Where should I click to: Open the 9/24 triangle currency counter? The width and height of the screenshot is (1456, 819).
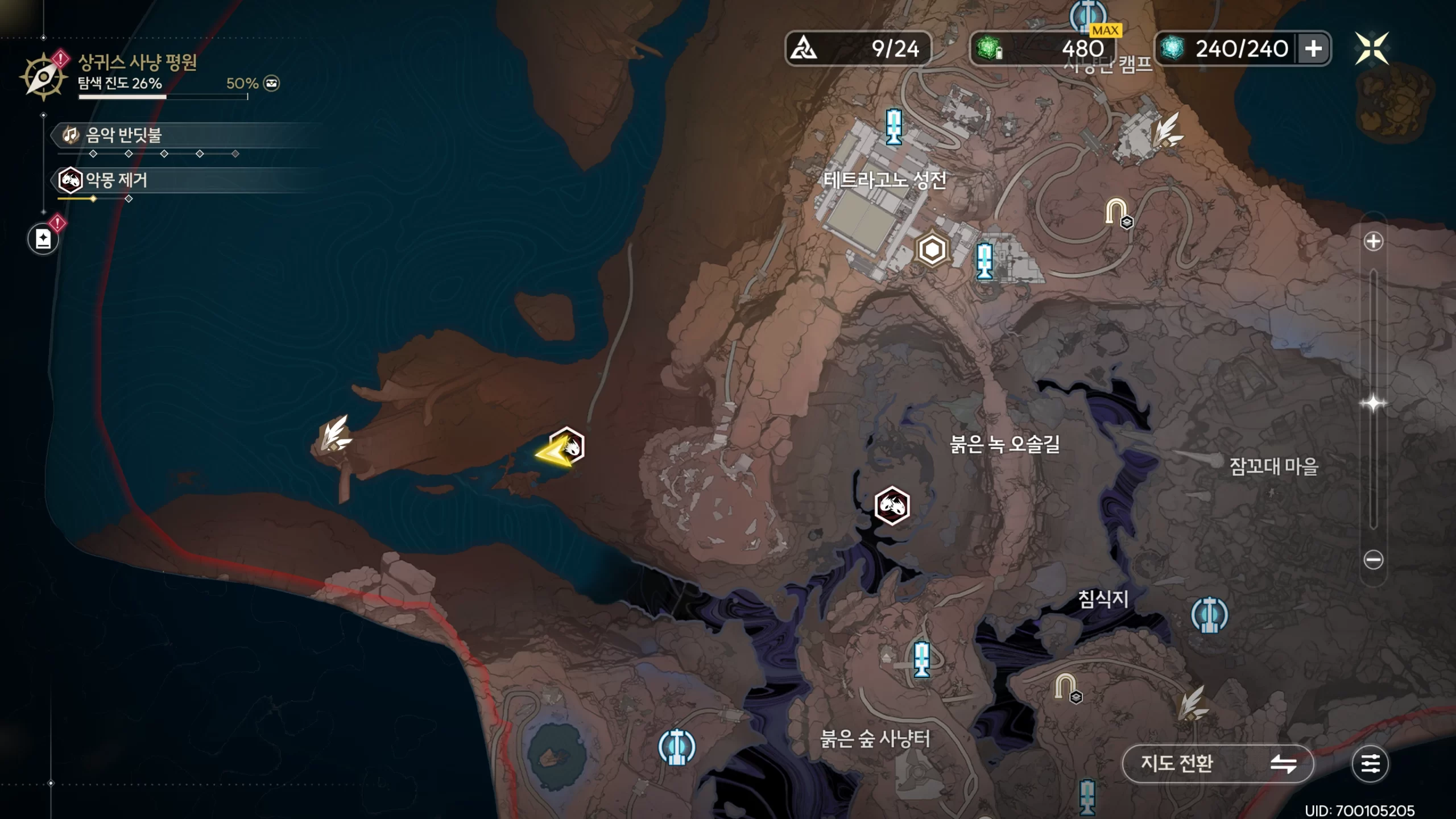tap(858, 49)
